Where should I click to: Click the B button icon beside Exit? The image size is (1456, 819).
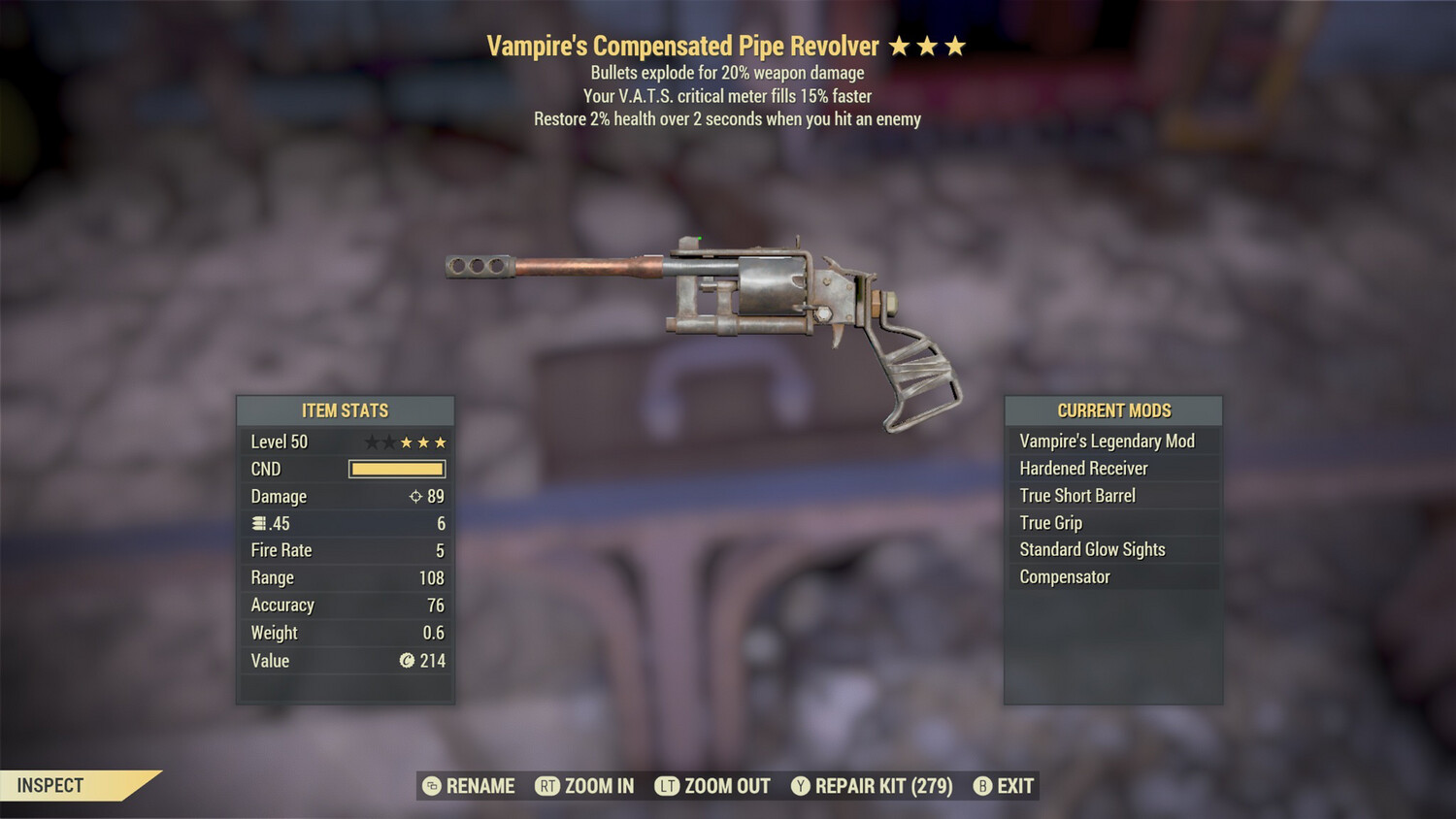pyautogui.click(x=983, y=786)
